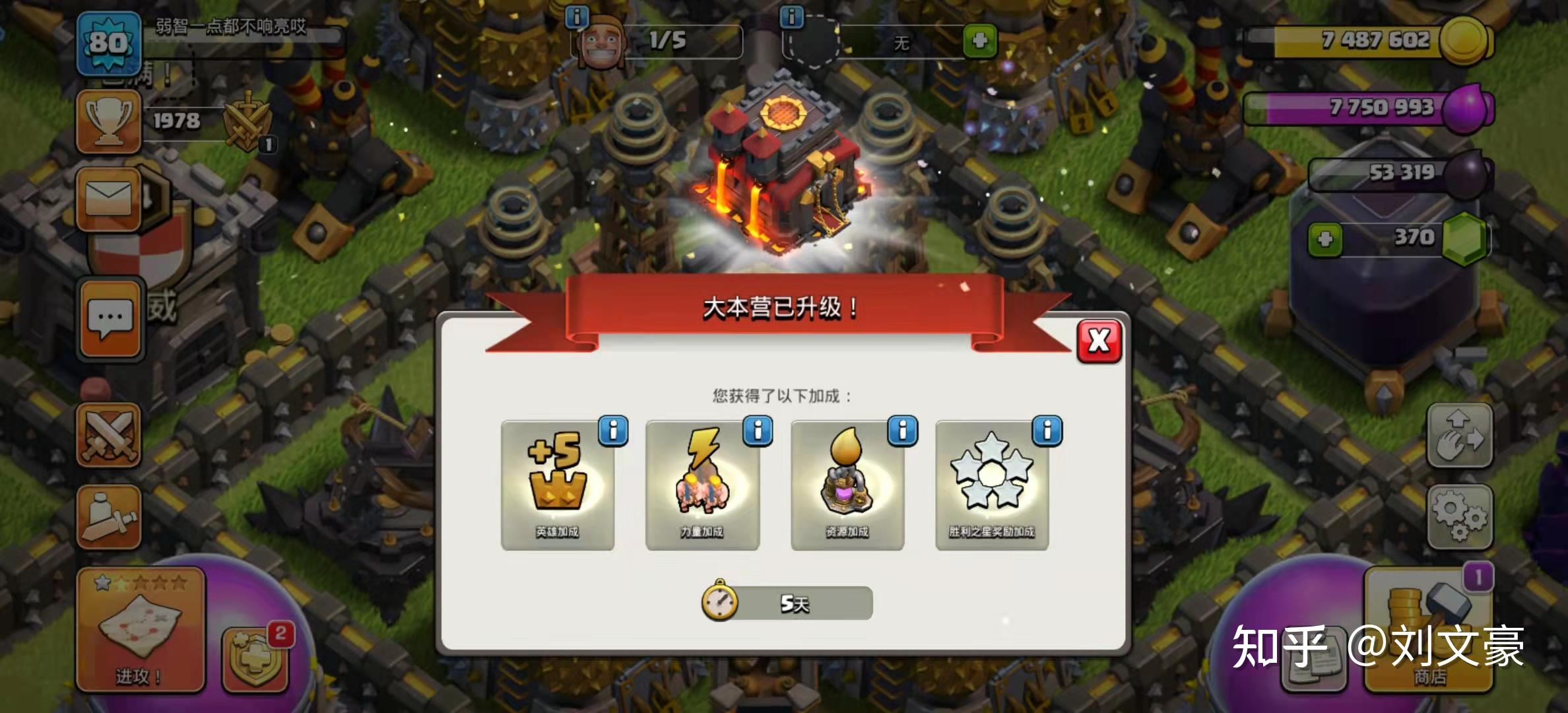Show info for the hero boost
The height and width of the screenshot is (713, 1568).
[x=613, y=431]
